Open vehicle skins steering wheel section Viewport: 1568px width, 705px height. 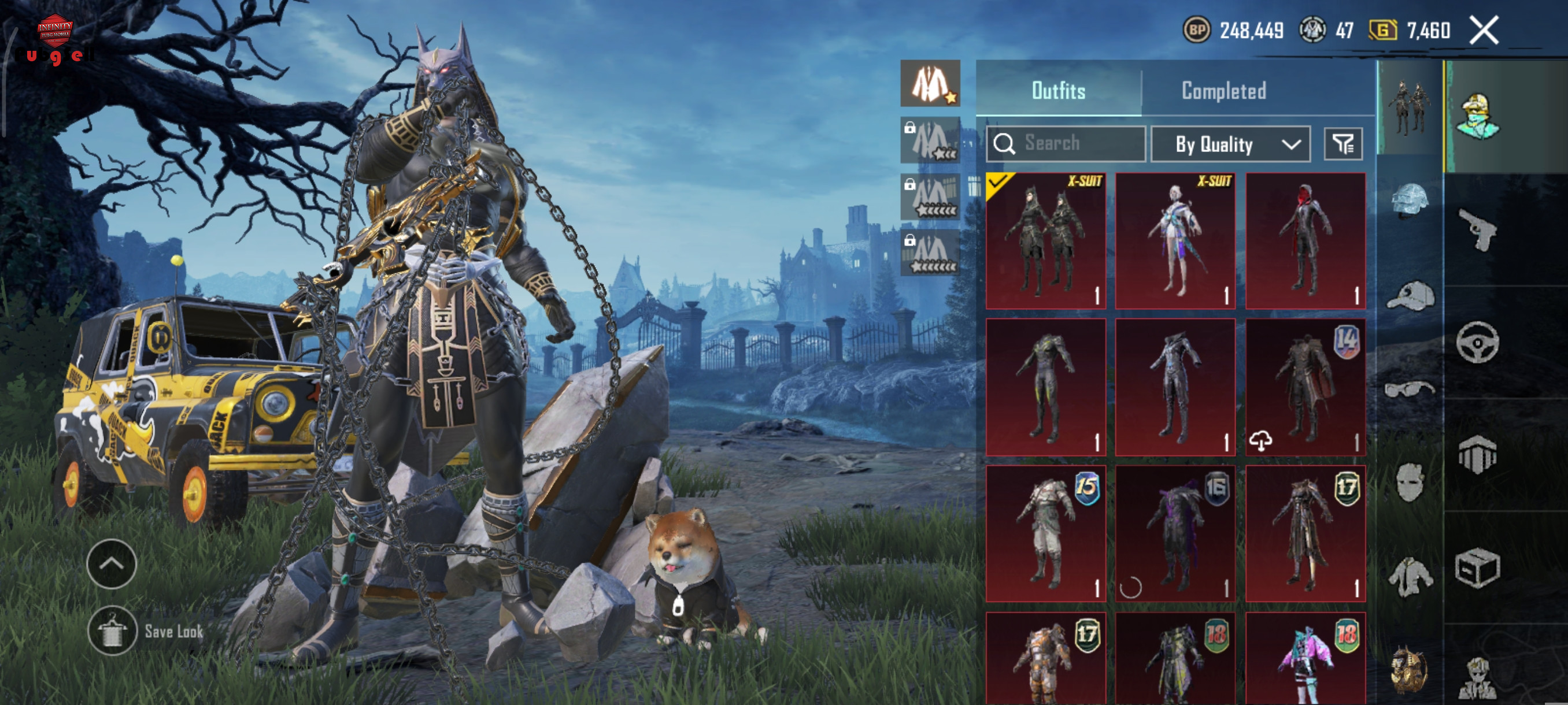(1478, 342)
